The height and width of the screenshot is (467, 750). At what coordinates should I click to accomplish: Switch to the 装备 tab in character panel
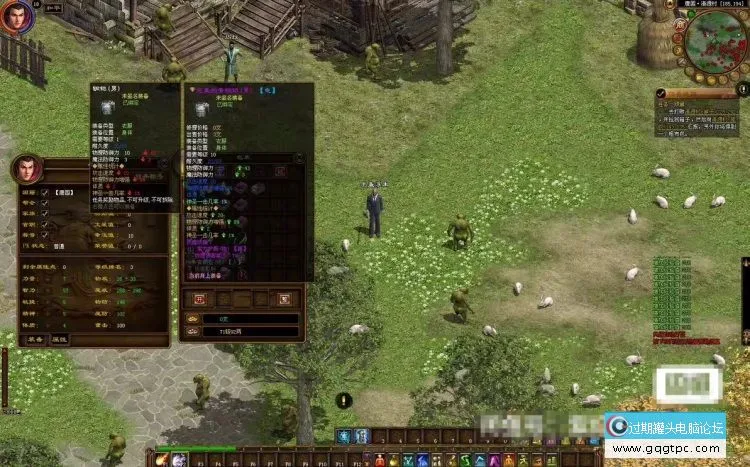[x=34, y=339]
